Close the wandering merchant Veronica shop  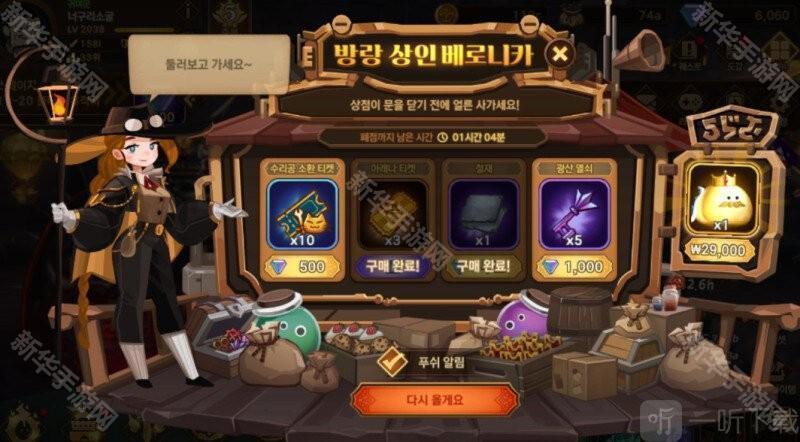click(x=562, y=54)
